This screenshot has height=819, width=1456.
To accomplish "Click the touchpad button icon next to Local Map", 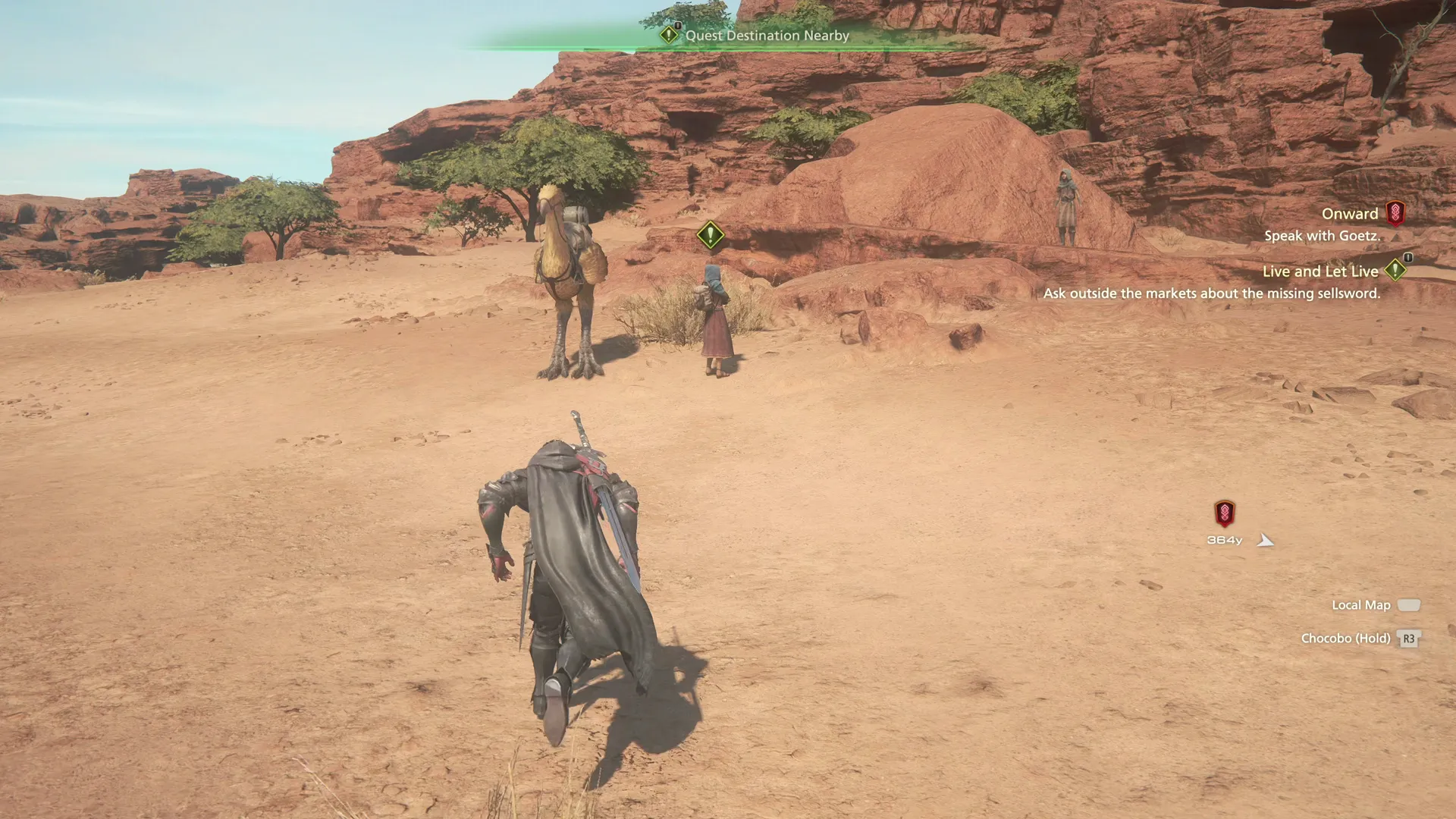I will pyautogui.click(x=1410, y=605).
